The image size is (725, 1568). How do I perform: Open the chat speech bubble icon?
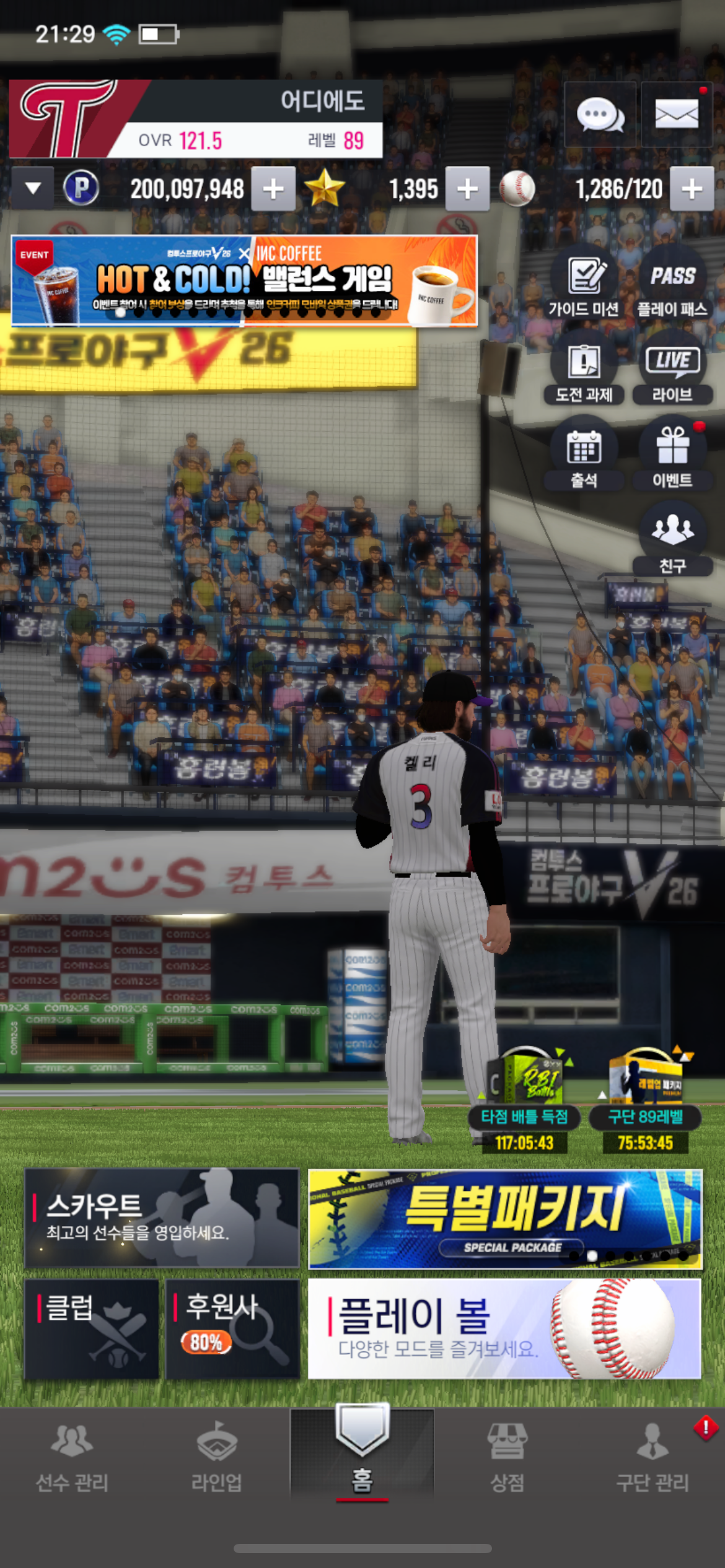(600, 115)
